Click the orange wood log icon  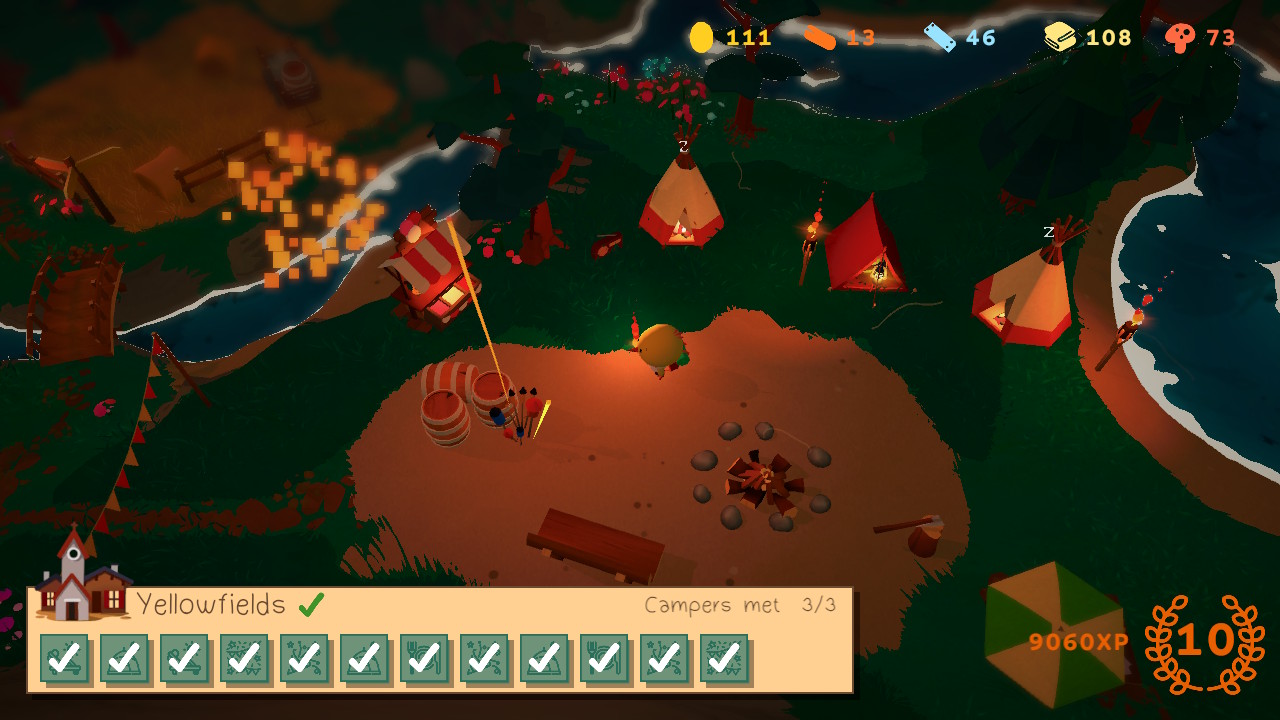pos(819,38)
